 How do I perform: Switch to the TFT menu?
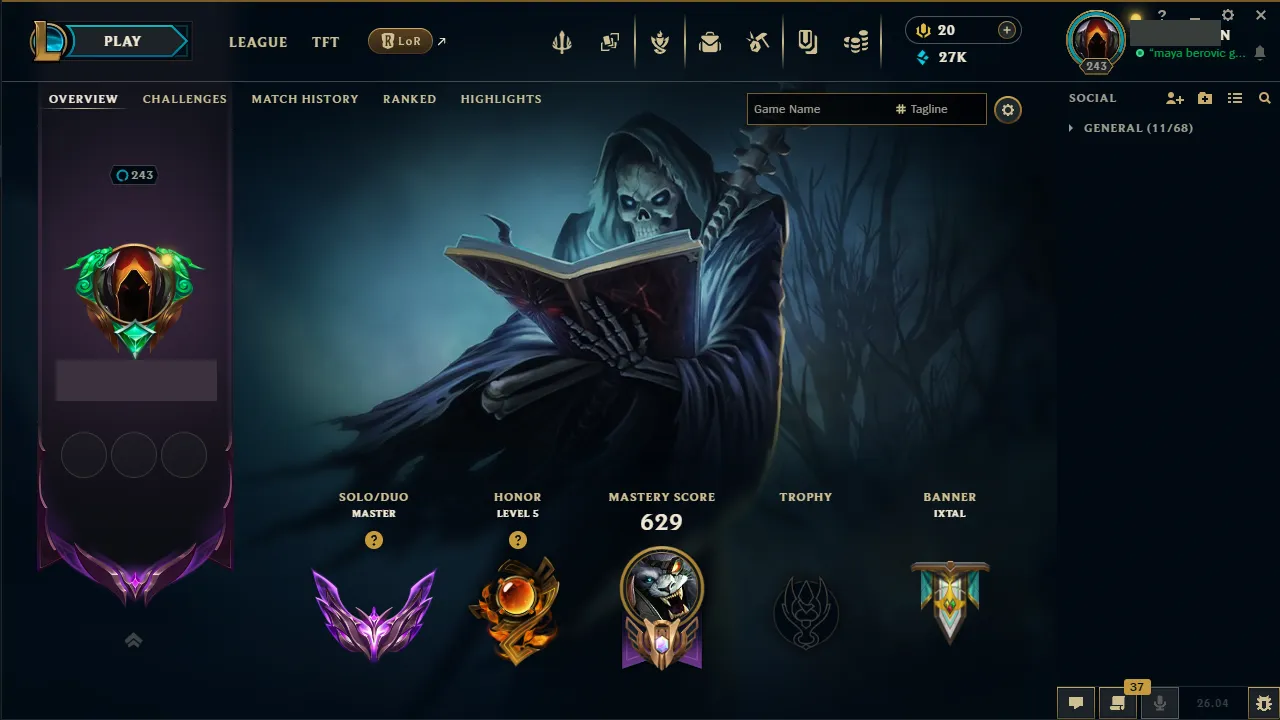tap(325, 42)
